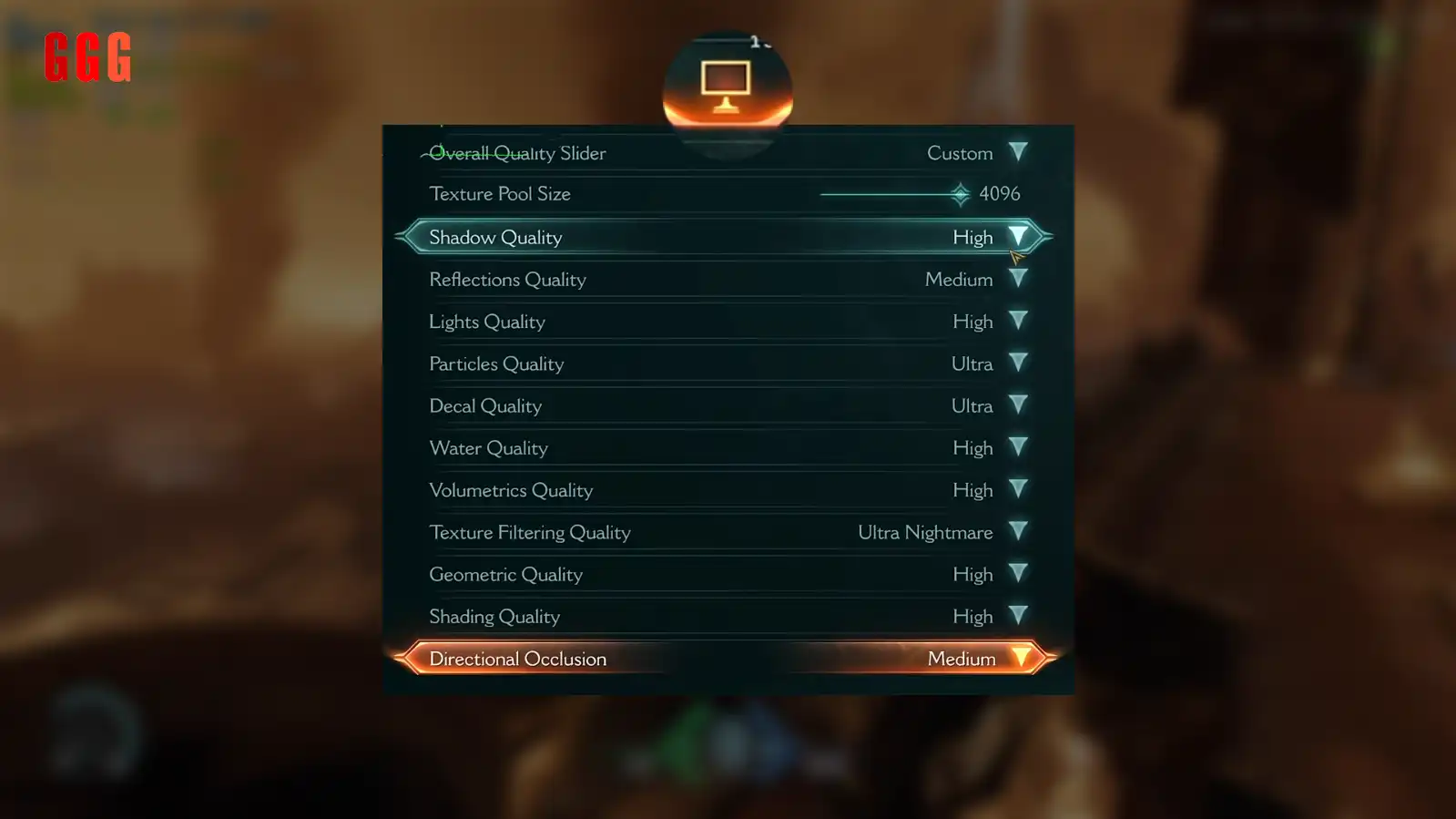Choose the Geometric Quality setting
Viewport: 1456px width, 819px height.
1017,574
